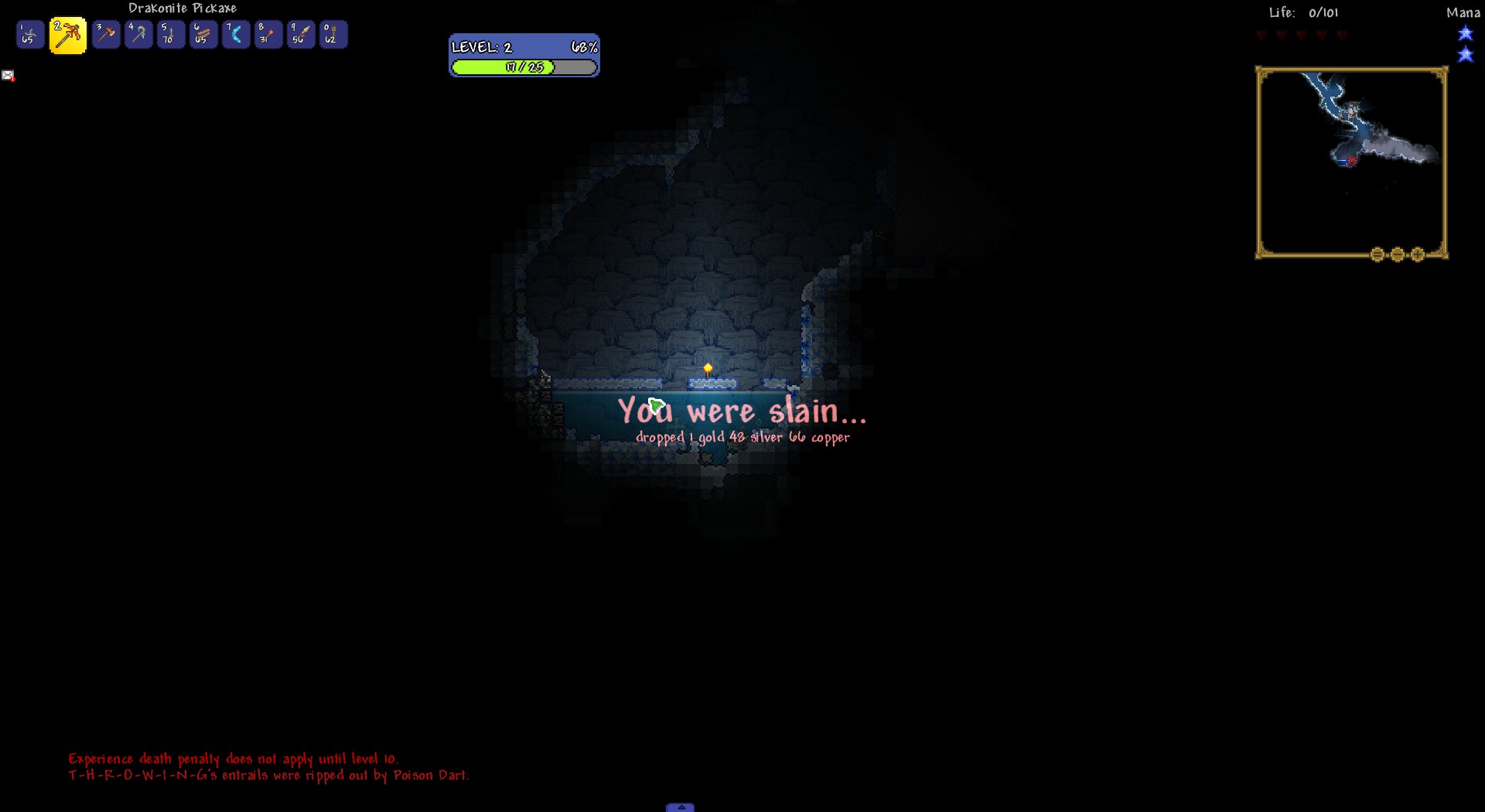This screenshot has height=812, width=1485.
Task: Select the ice boomerang in slot 7
Action: 236,34
